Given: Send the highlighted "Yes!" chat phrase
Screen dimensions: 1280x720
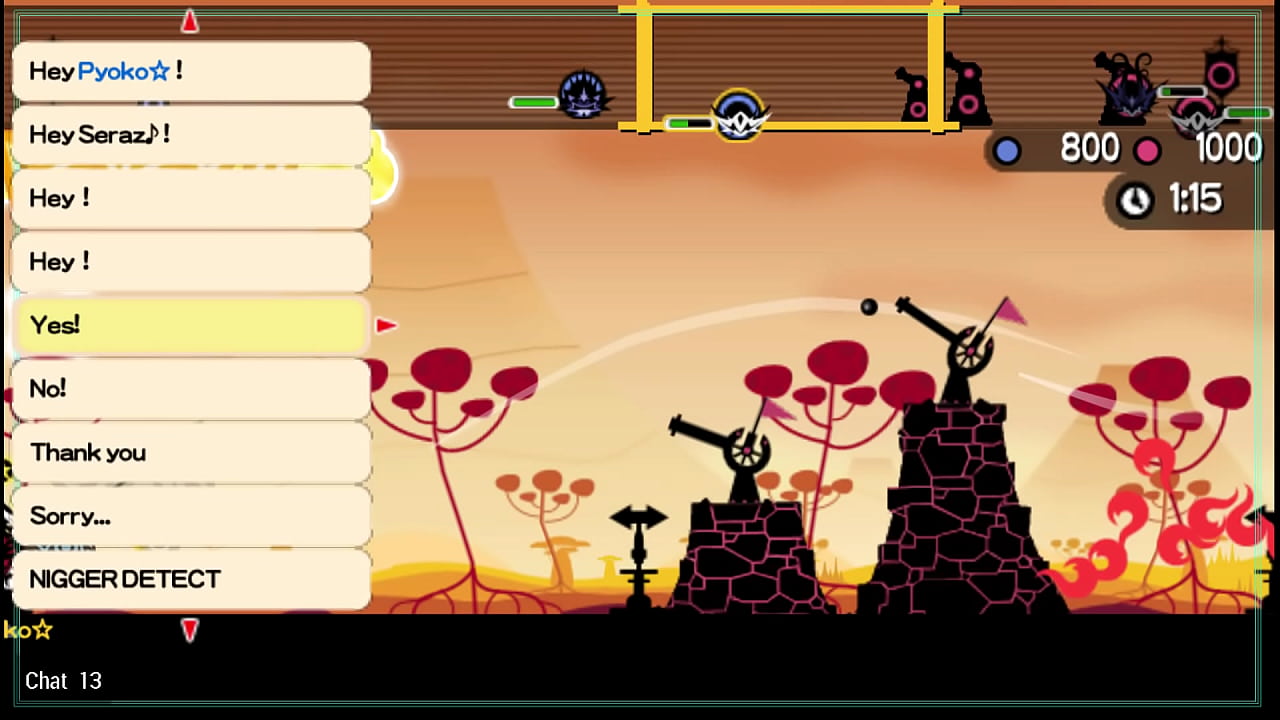Looking at the screenshot, I should click(190, 325).
